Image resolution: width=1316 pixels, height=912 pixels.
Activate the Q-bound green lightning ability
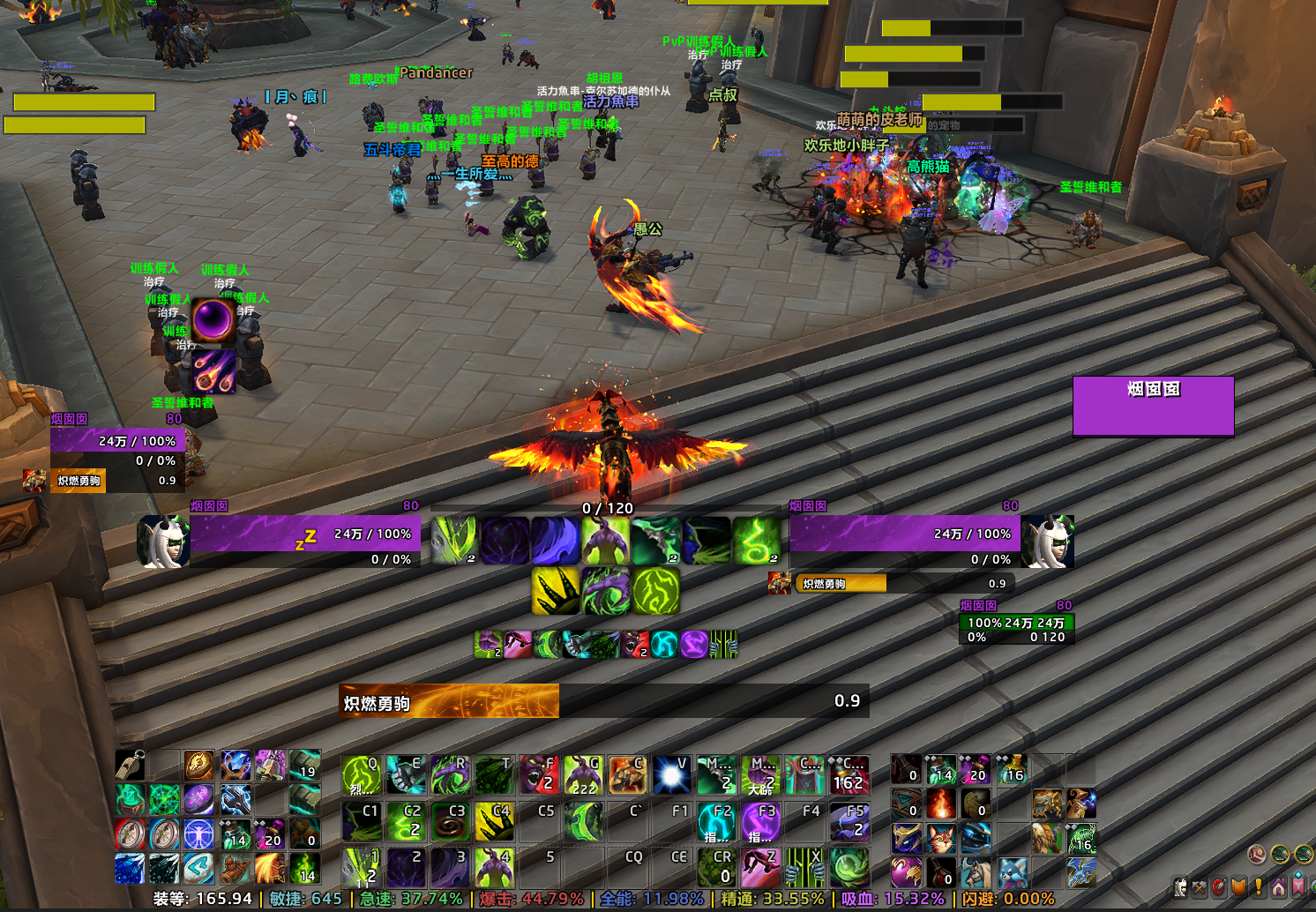361,775
